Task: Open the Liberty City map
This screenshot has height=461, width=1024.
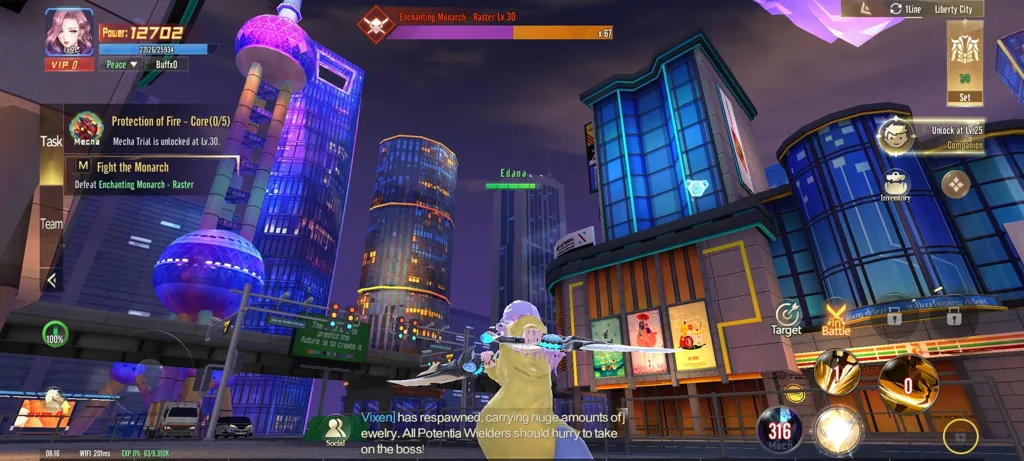Action: tap(953, 9)
